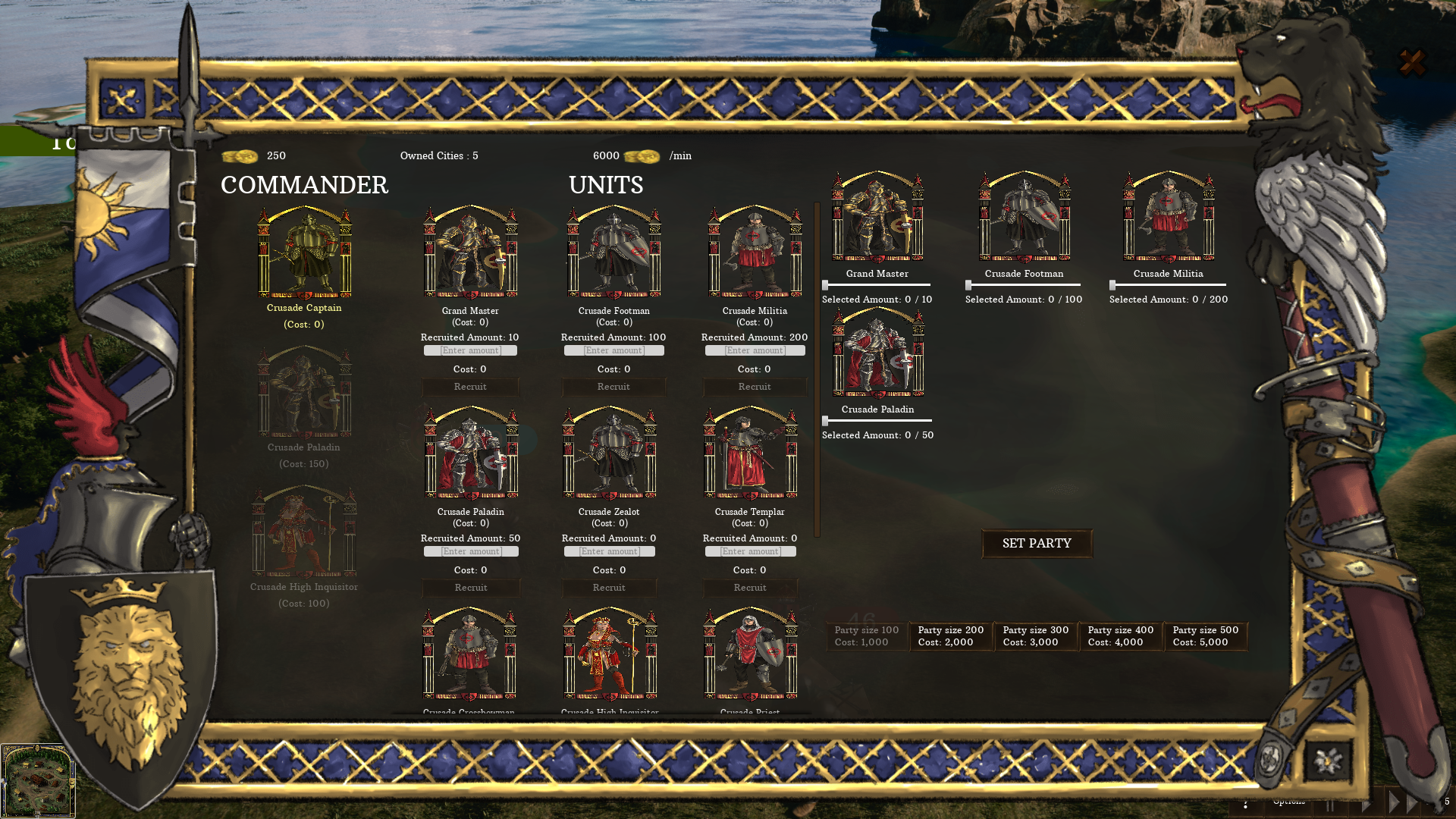Select the Grand Master unit portrait
The width and height of the screenshot is (1456, 819).
[470, 254]
